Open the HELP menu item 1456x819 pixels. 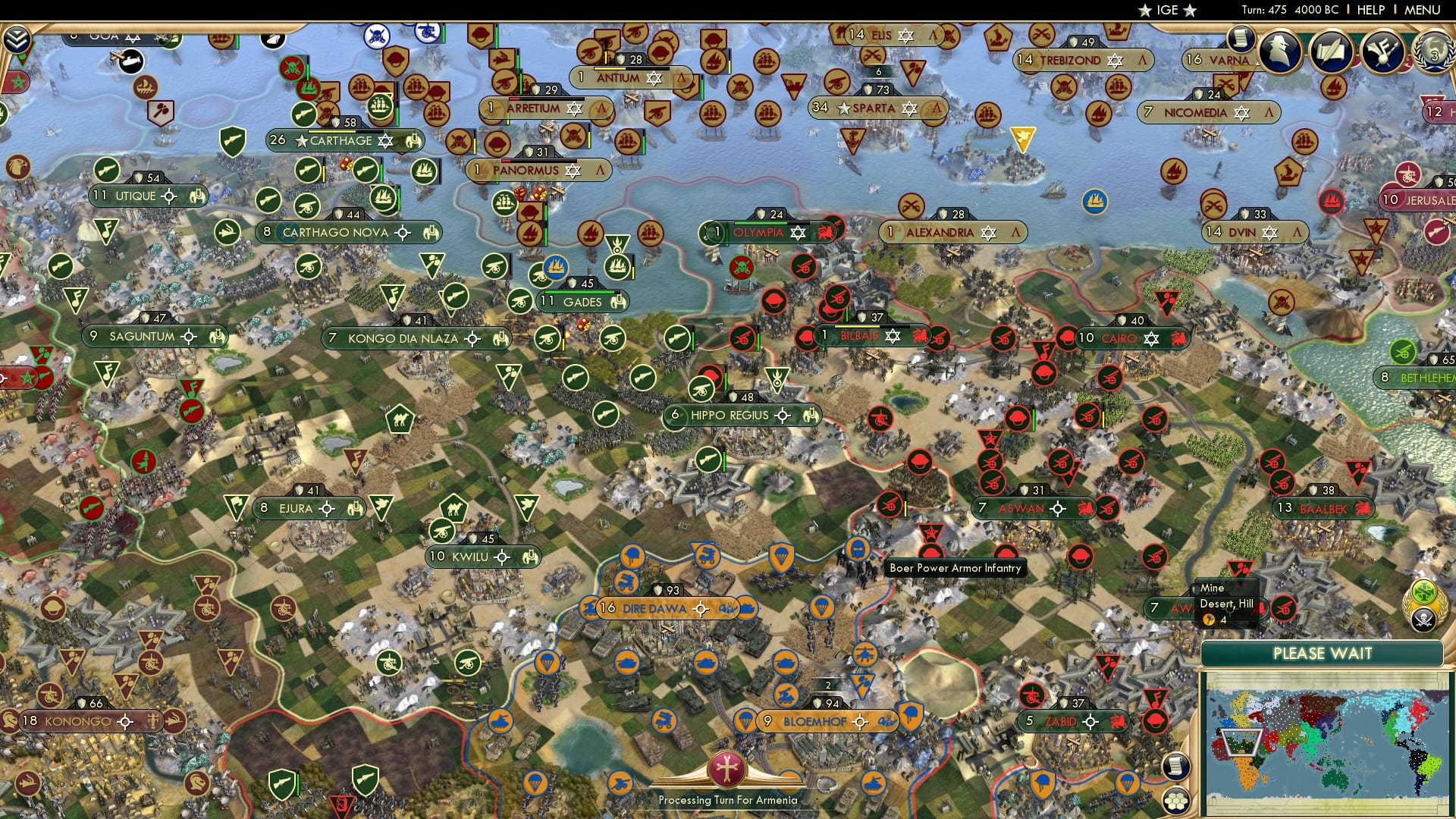[x=1371, y=9]
